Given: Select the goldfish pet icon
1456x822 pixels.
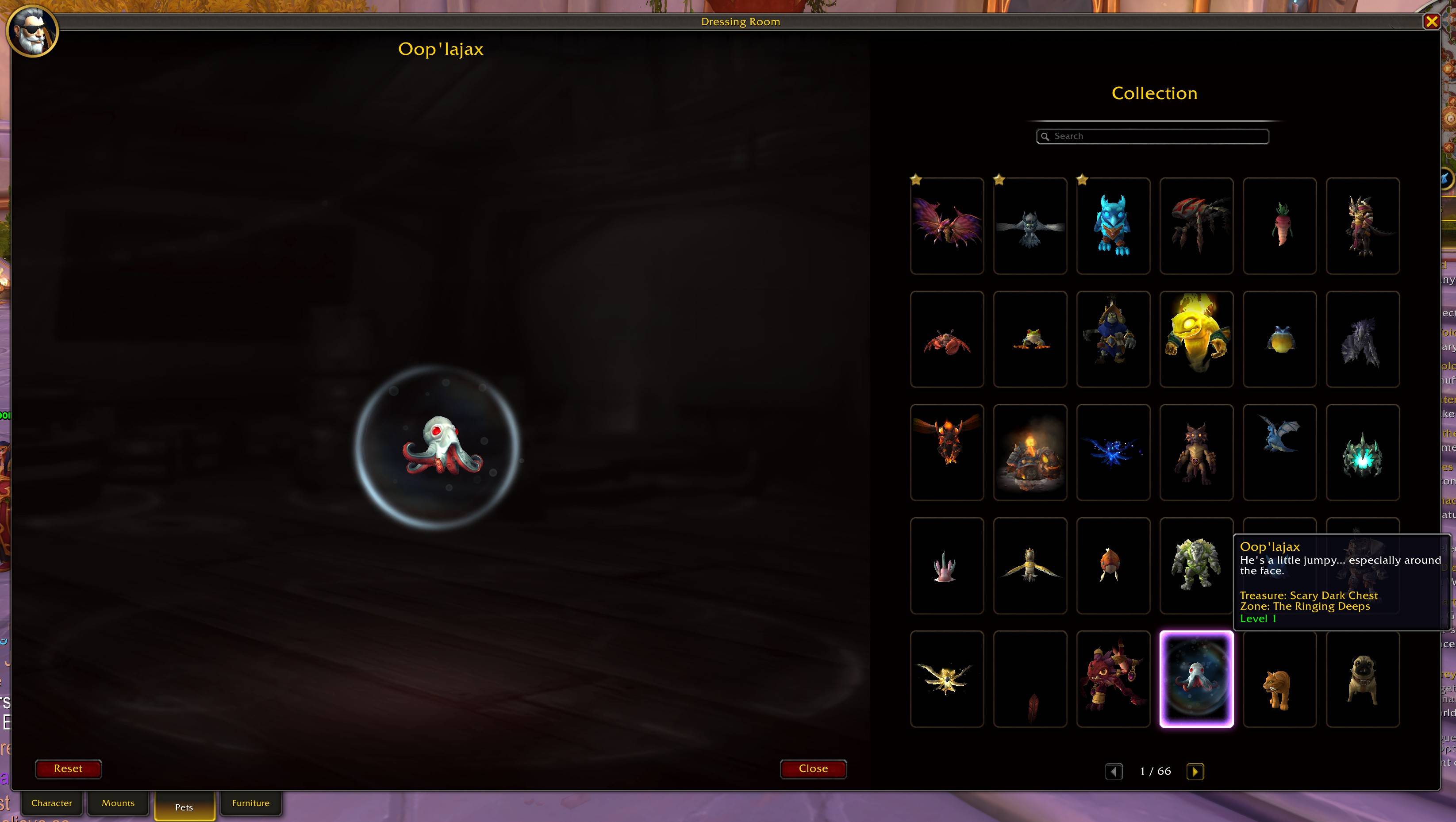Looking at the screenshot, I should coord(1113,565).
